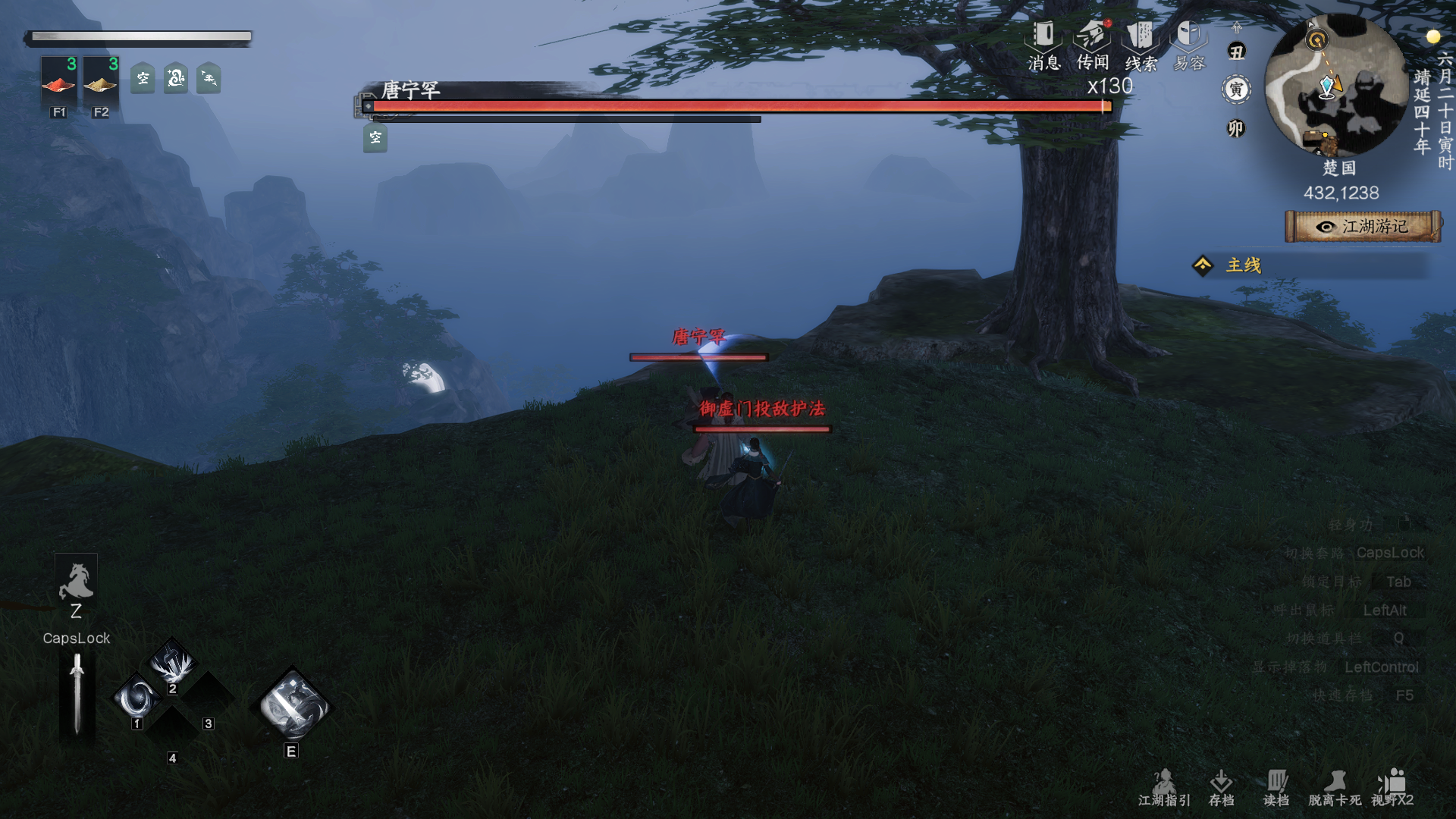Trigger the large ultimate skill icon

(293, 705)
